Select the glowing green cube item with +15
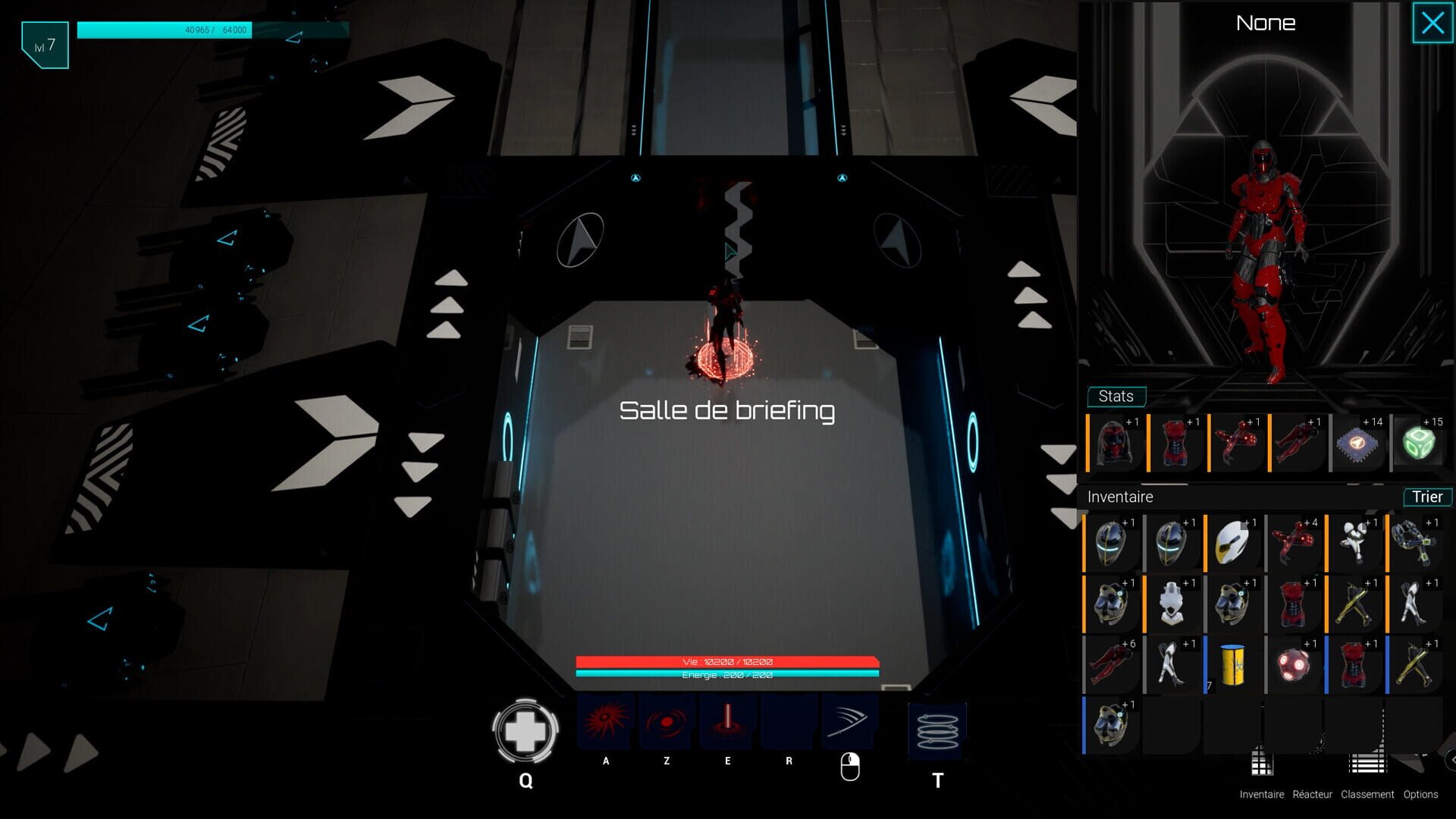The height and width of the screenshot is (819, 1456). pos(1420,444)
